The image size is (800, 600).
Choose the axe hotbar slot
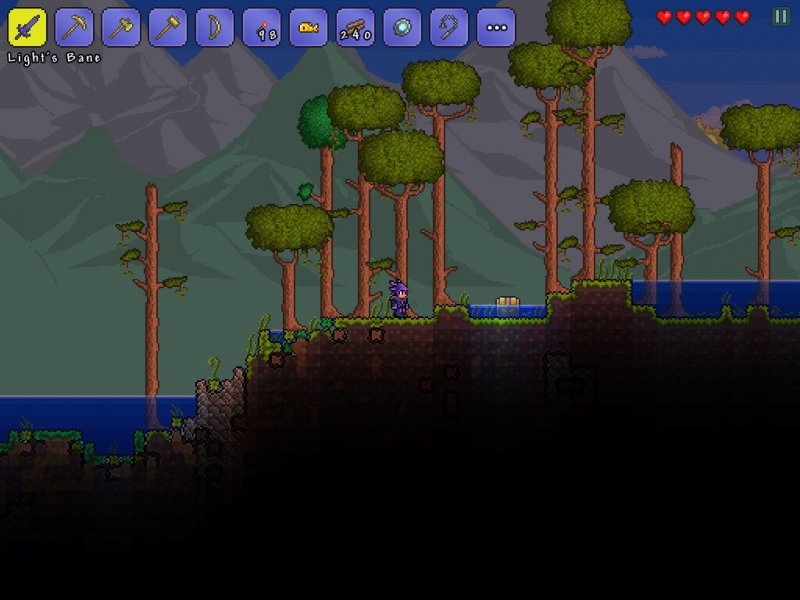(x=121, y=27)
